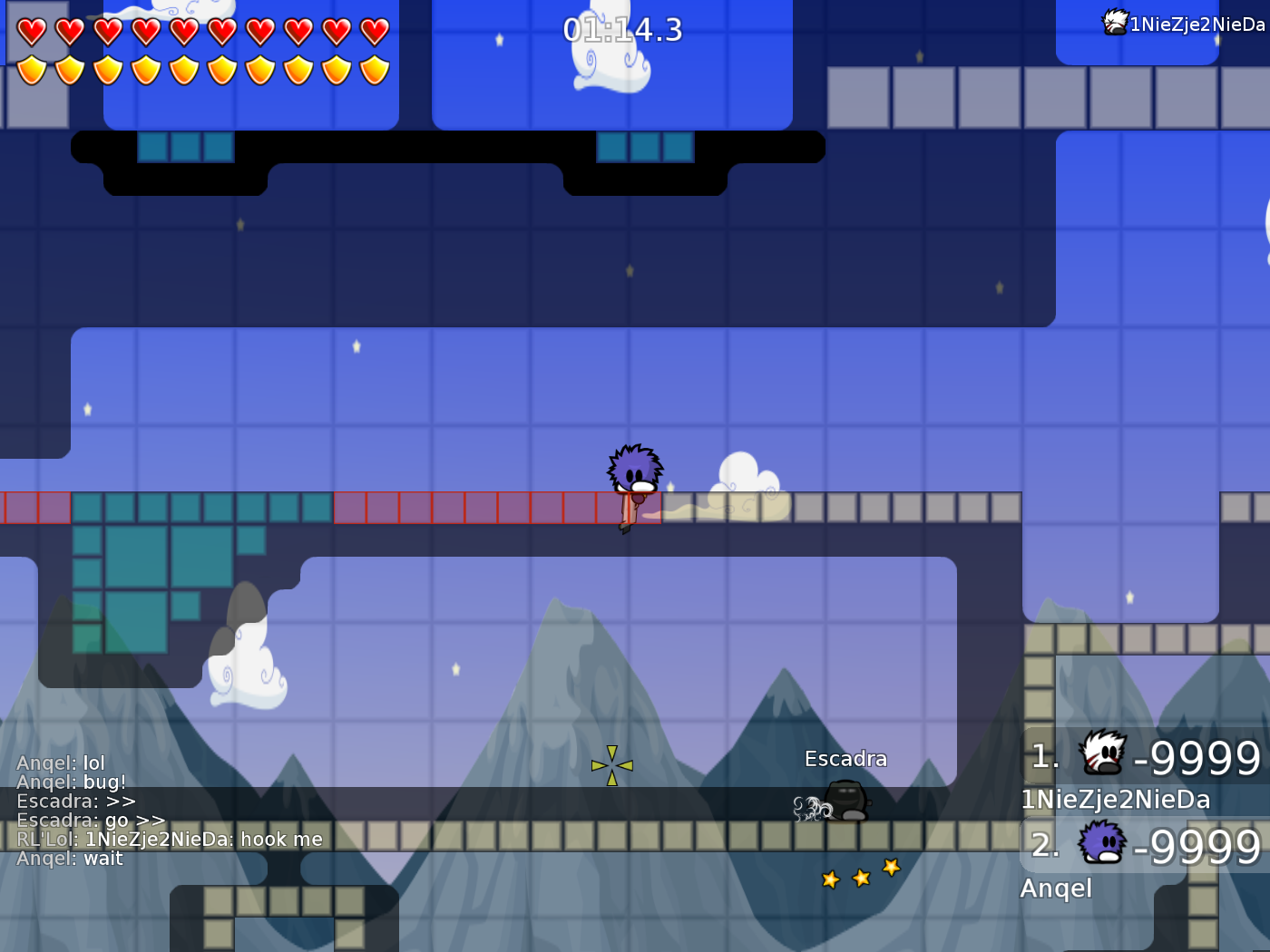Click the 'hook me' chat line from RL'Lol
The width and height of the screenshot is (1270, 952).
(168, 839)
